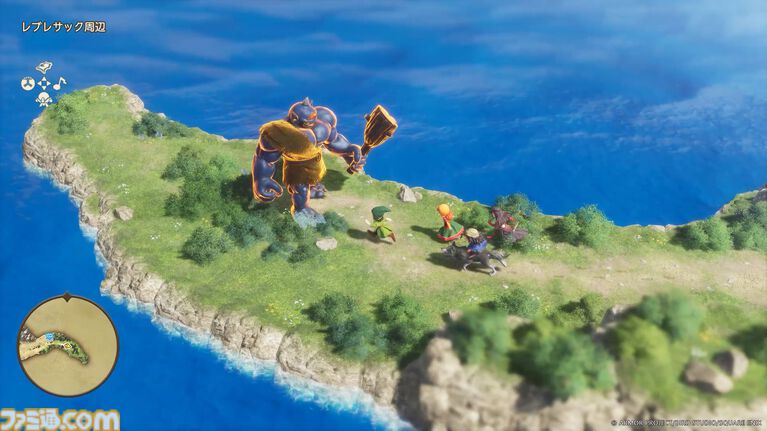Select the skull monster shortcut icon
This screenshot has width=767, height=431.
point(43,99)
